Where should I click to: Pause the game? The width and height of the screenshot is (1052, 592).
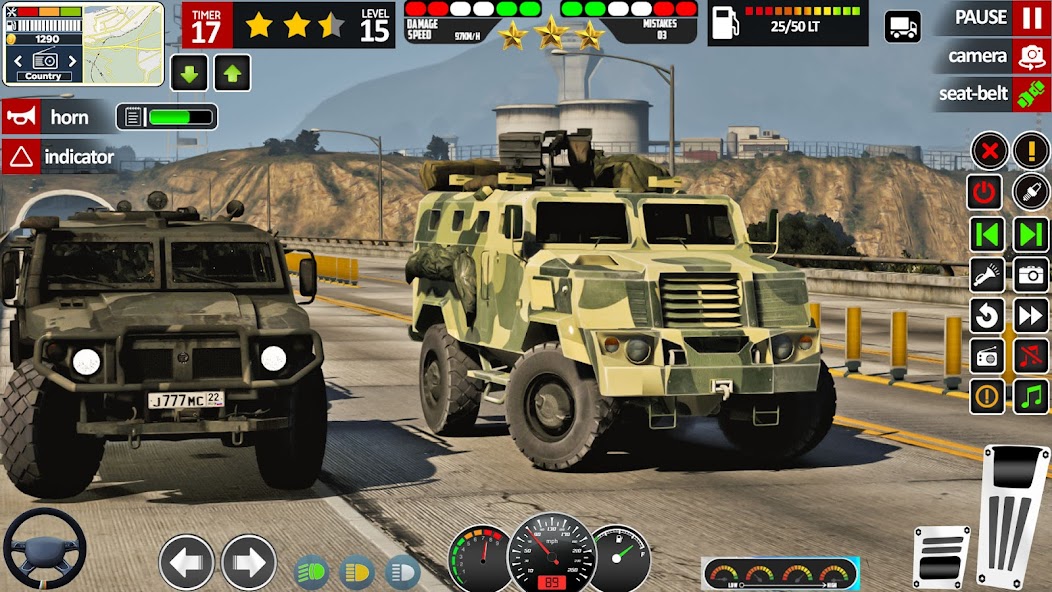click(x=1030, y=18)
